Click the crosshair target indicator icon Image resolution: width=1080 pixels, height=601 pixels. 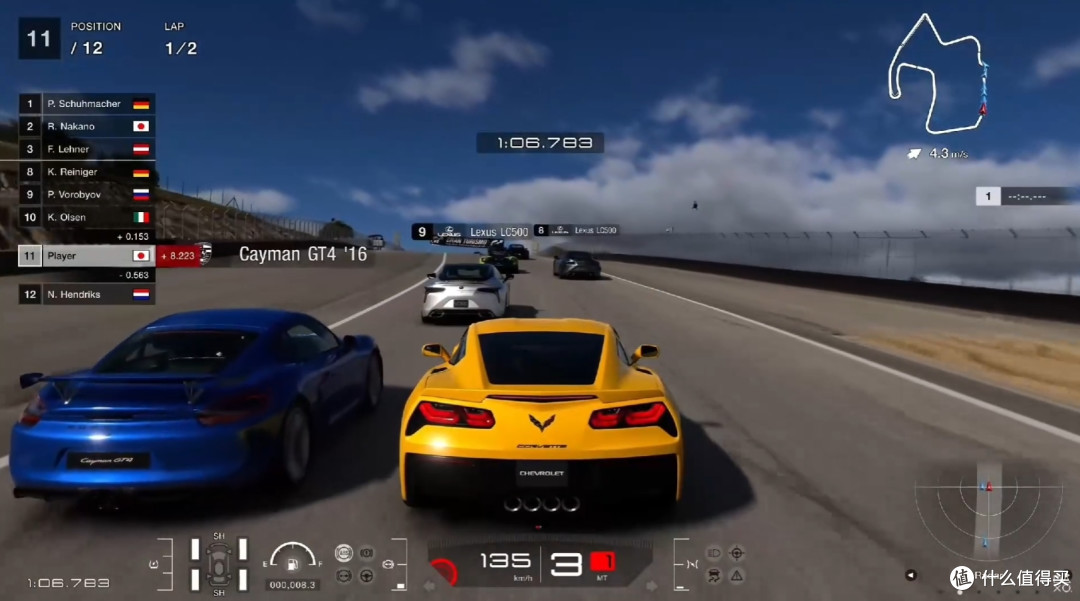[737, 553]
